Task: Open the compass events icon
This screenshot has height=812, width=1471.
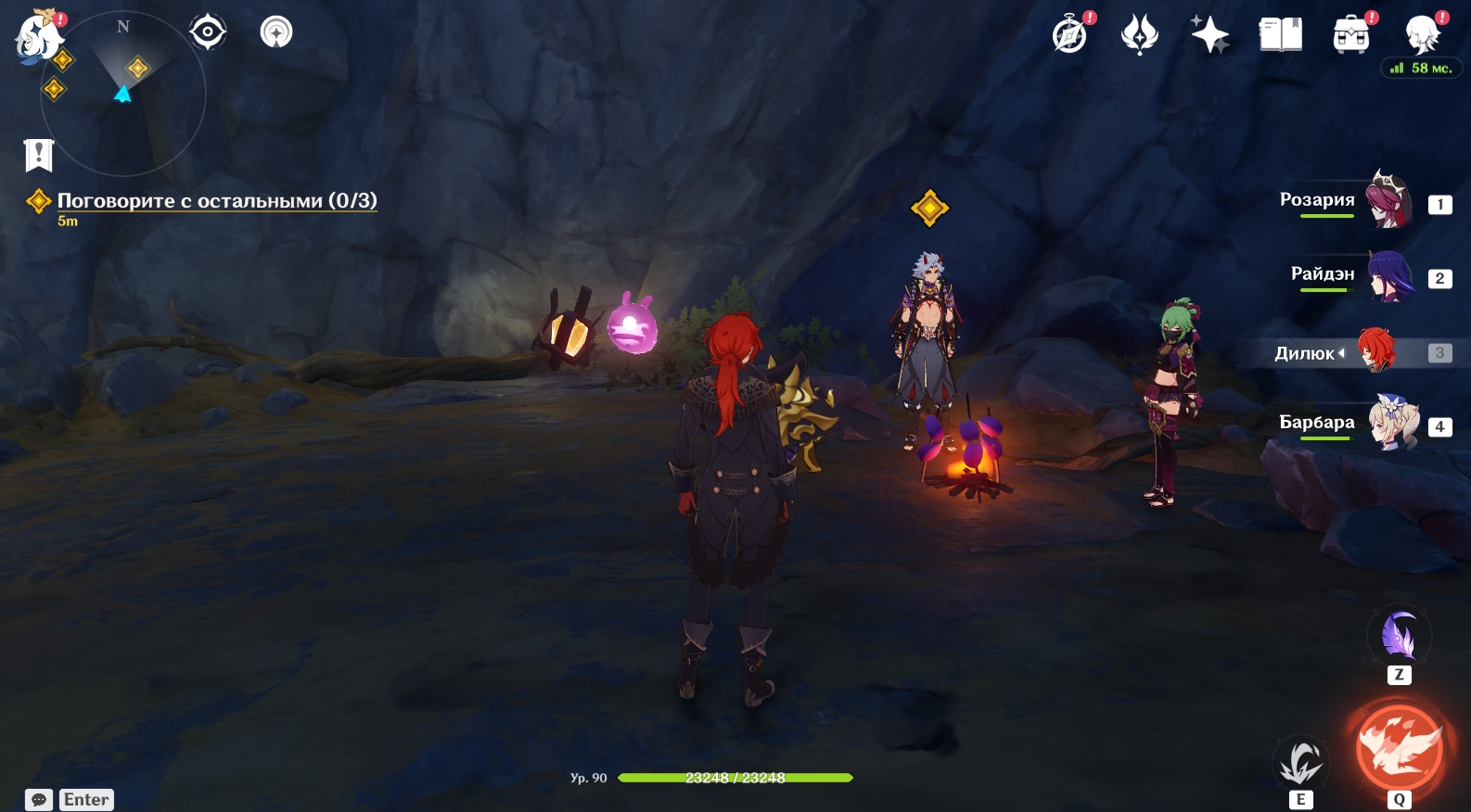Action: [1070, 35]
